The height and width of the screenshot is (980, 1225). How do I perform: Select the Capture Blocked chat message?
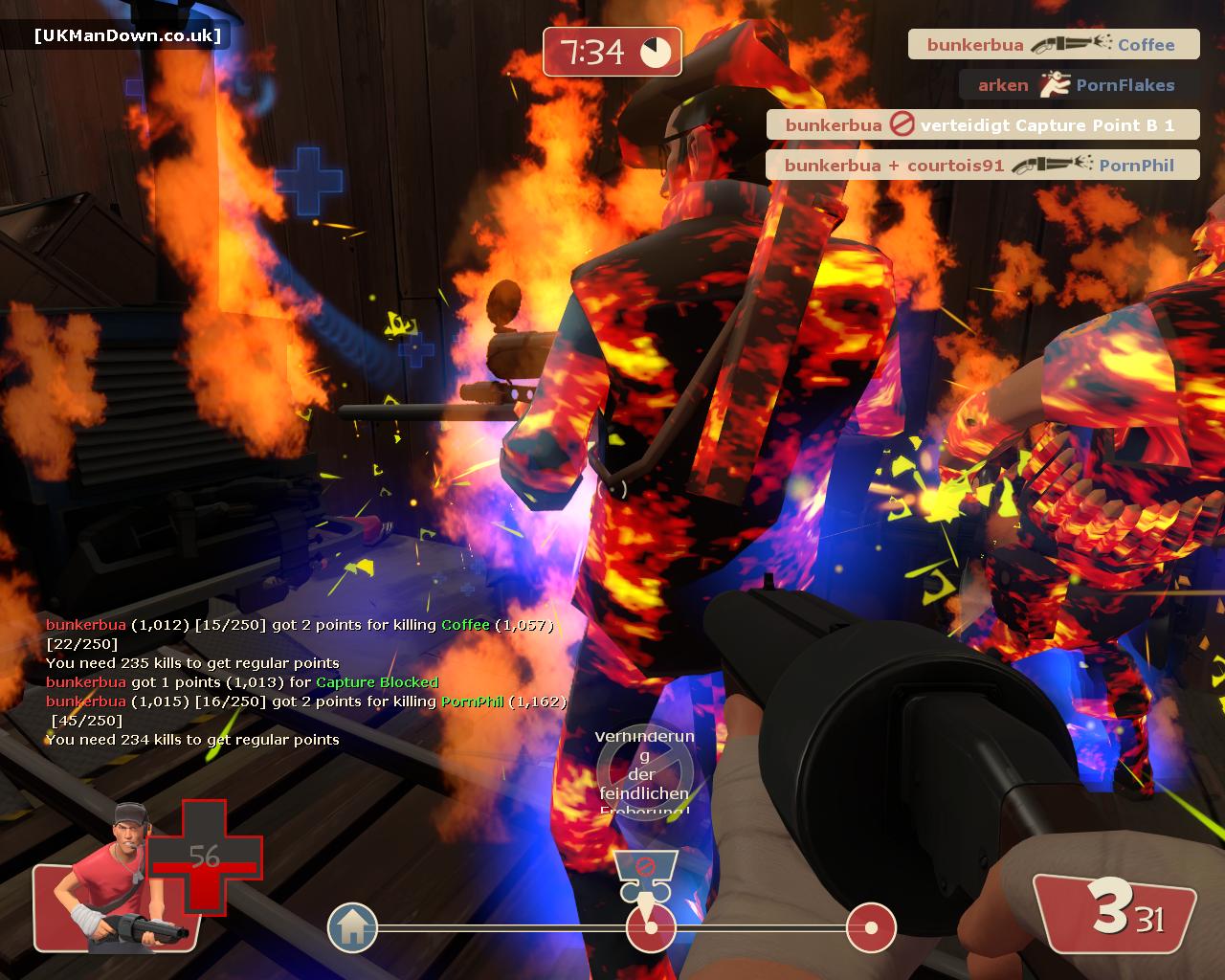[242, 682]
